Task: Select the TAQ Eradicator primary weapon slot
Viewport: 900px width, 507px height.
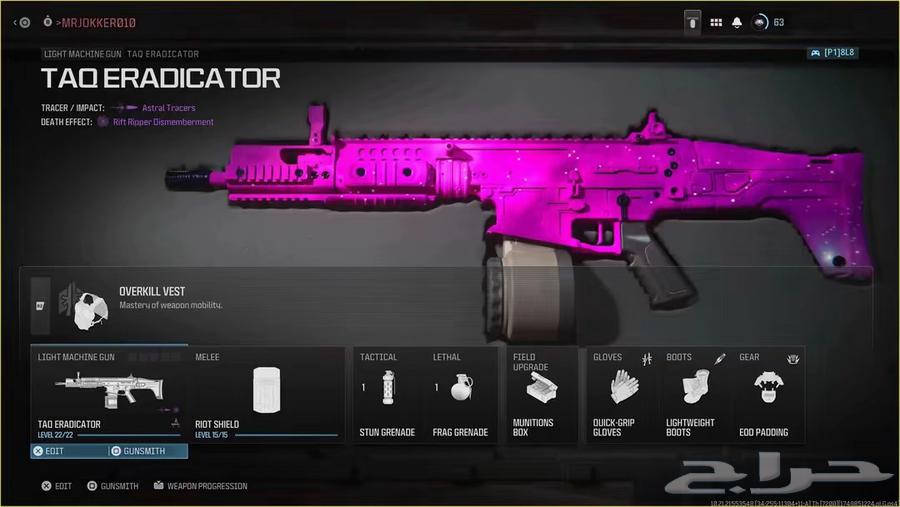Action: [108, 394]
